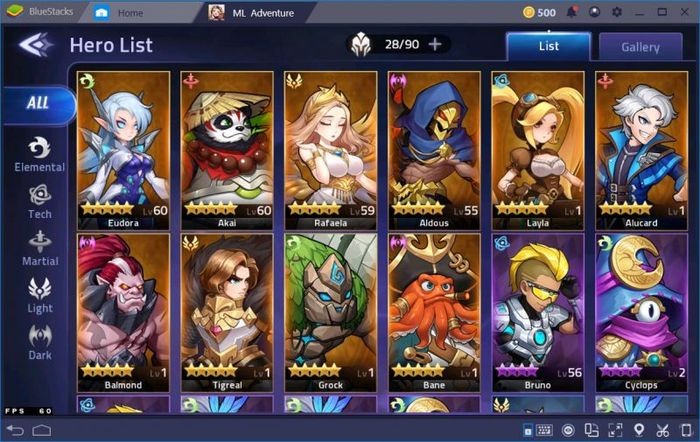700x442 pixels.
Task: Select Alucard's hero card
Action: click(642, 149)
